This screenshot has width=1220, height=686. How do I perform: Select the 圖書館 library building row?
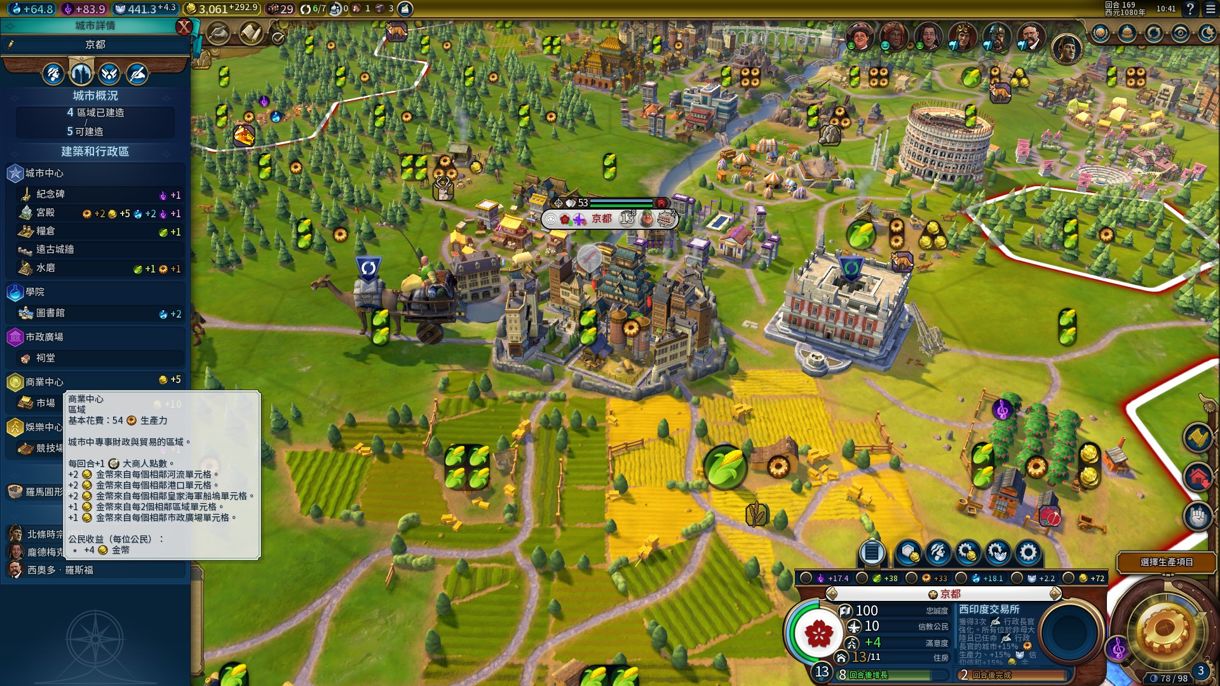coord(51,313)
